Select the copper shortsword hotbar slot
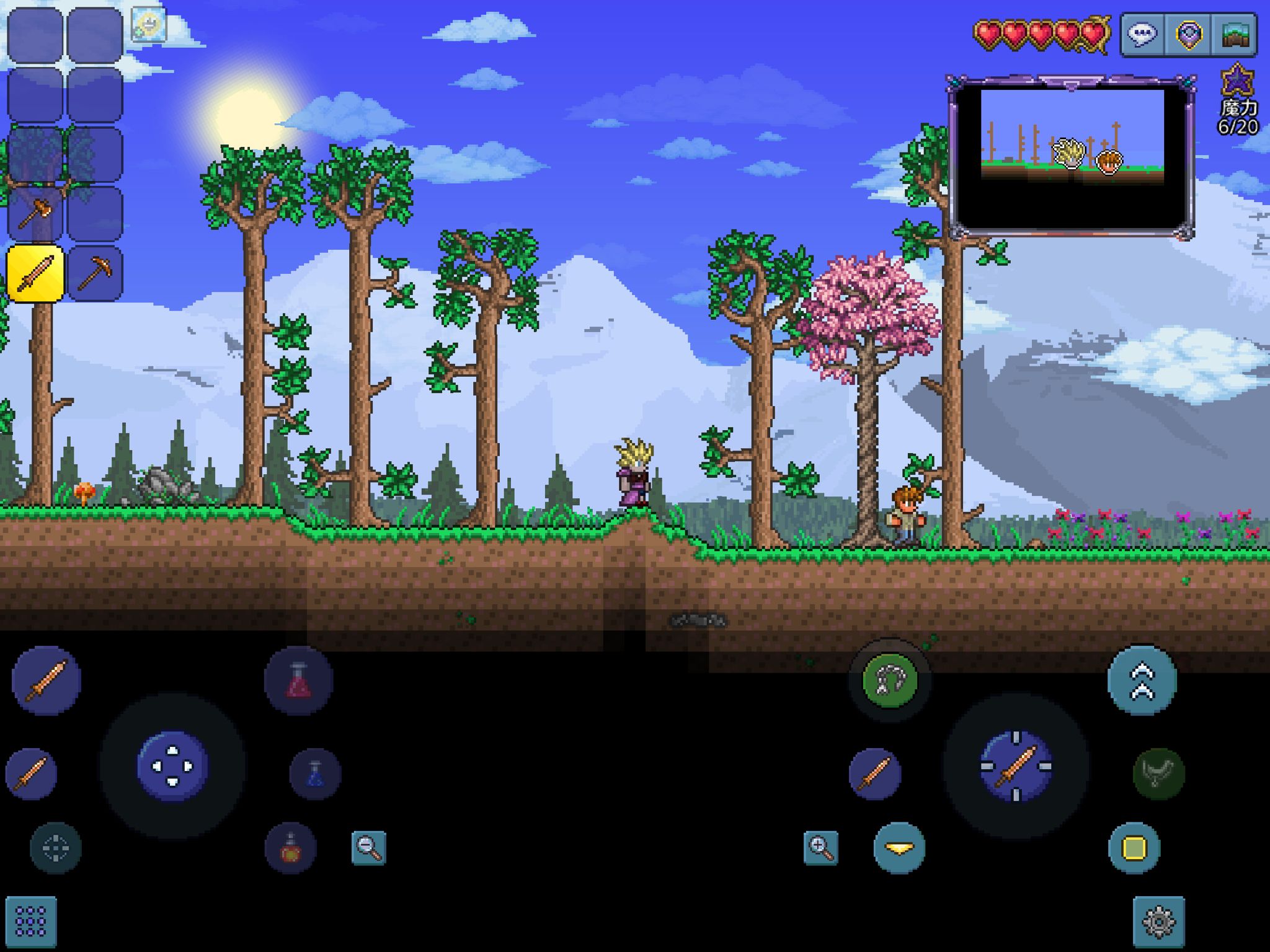Screen dimensions: 1270x952 35,273
